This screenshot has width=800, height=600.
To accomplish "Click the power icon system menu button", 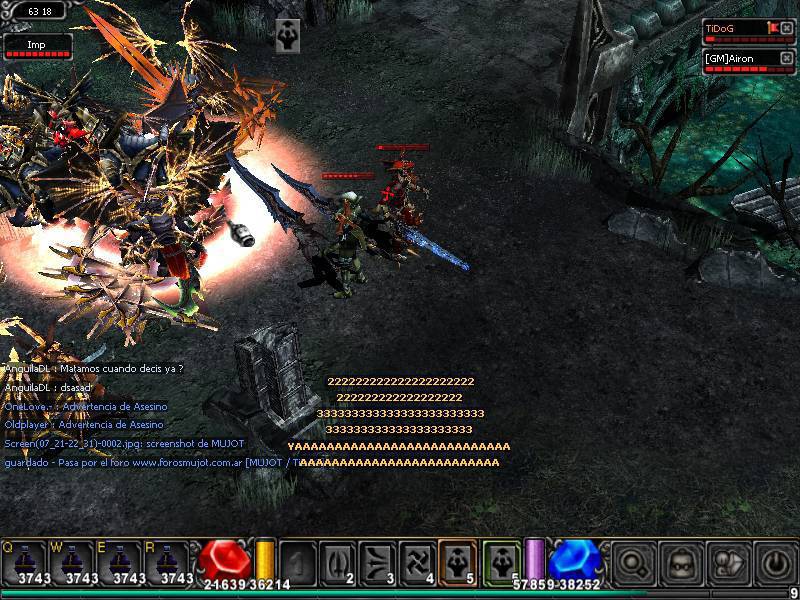I will 776,564.
